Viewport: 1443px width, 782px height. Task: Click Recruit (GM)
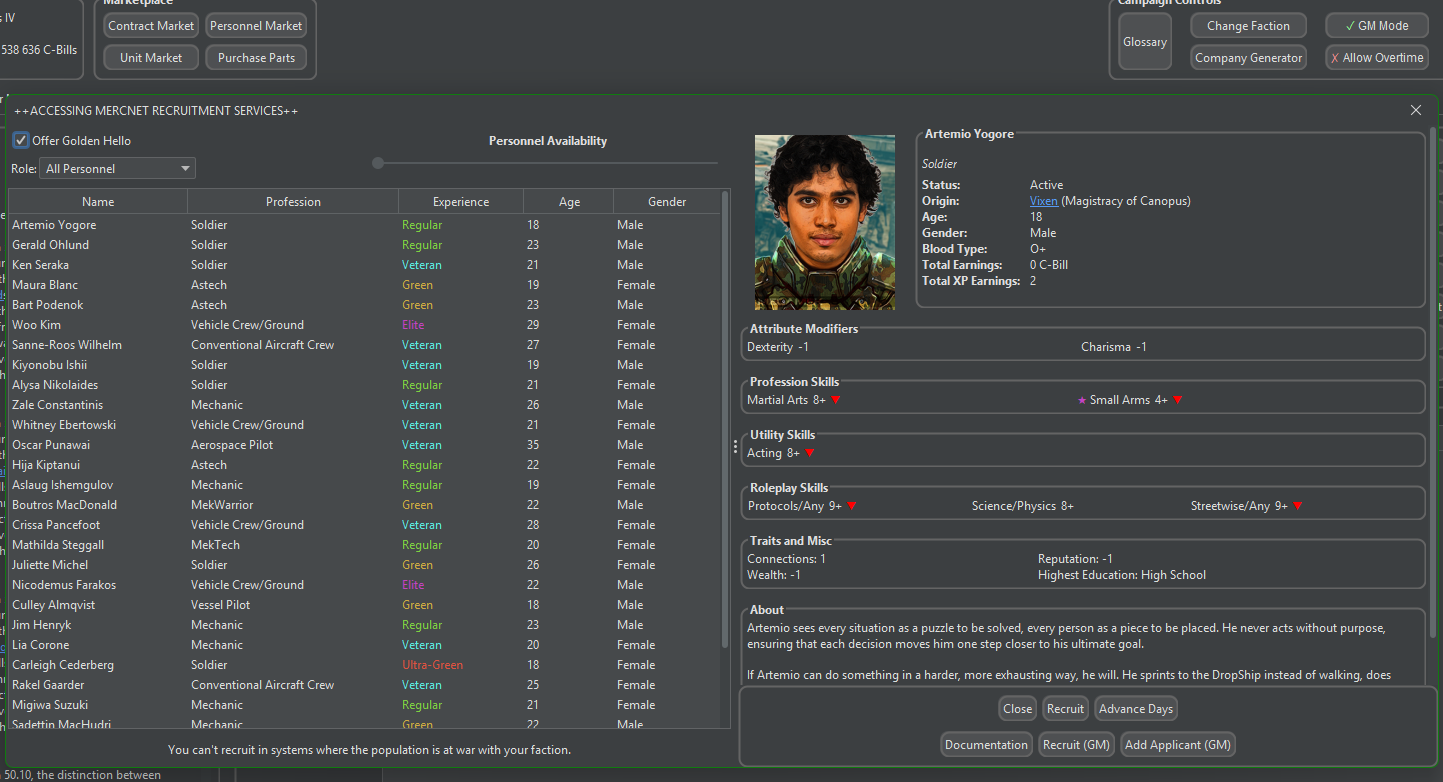pyautogui.click(x=1076, y=744)
